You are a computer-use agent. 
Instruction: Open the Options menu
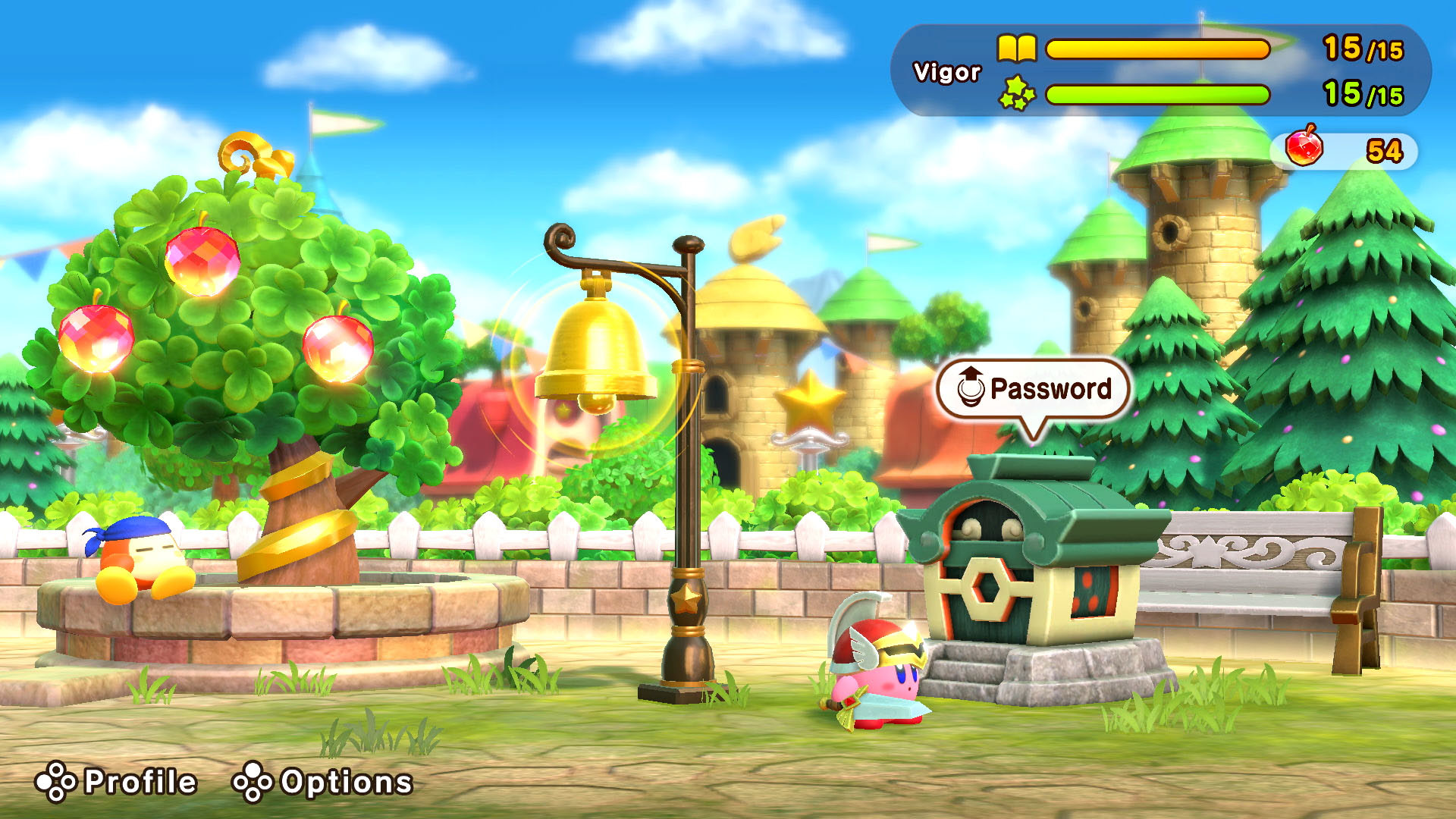click(323, 782)
